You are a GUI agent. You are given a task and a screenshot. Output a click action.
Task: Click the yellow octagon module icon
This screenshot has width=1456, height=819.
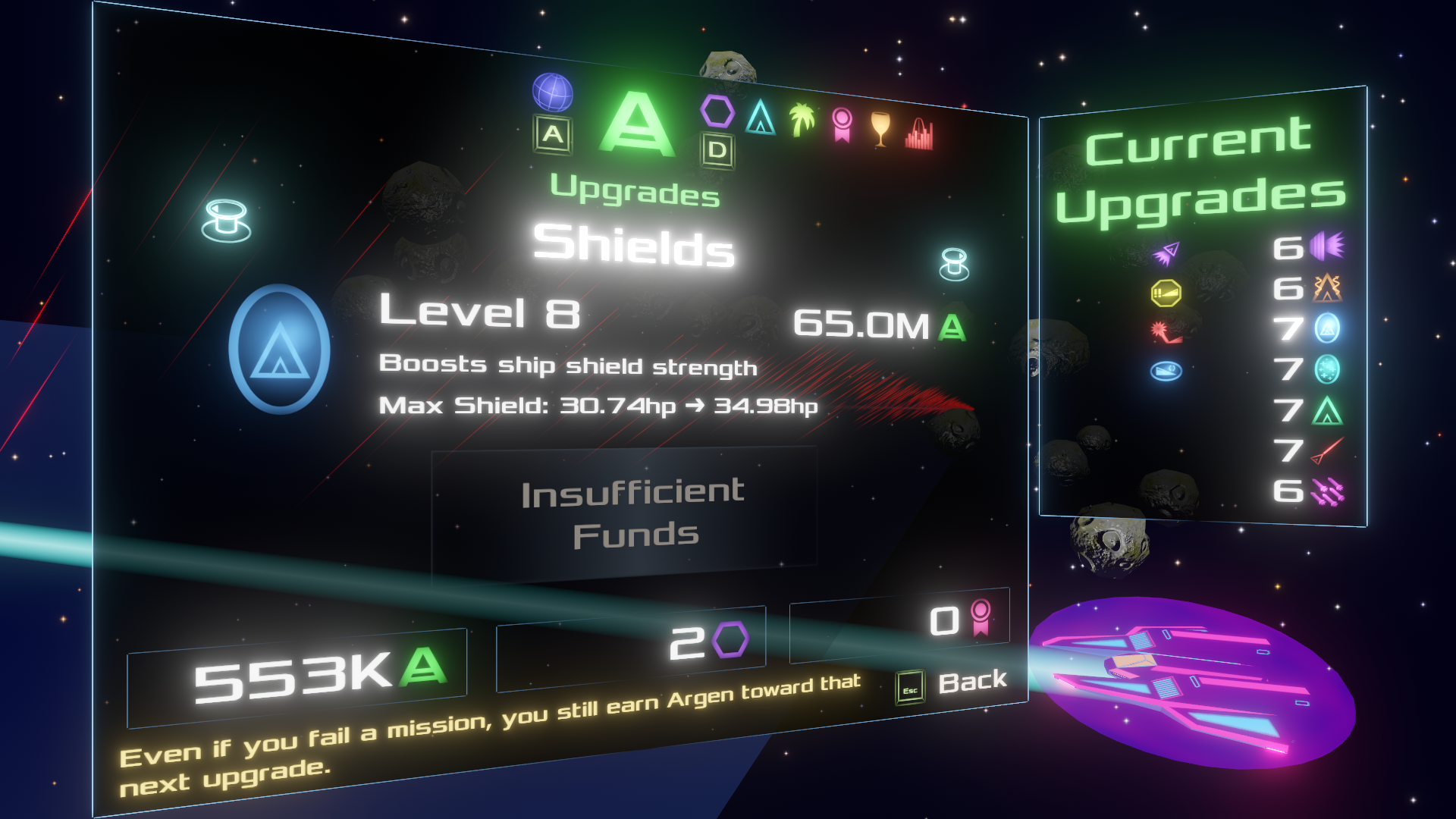(1166, 293)
